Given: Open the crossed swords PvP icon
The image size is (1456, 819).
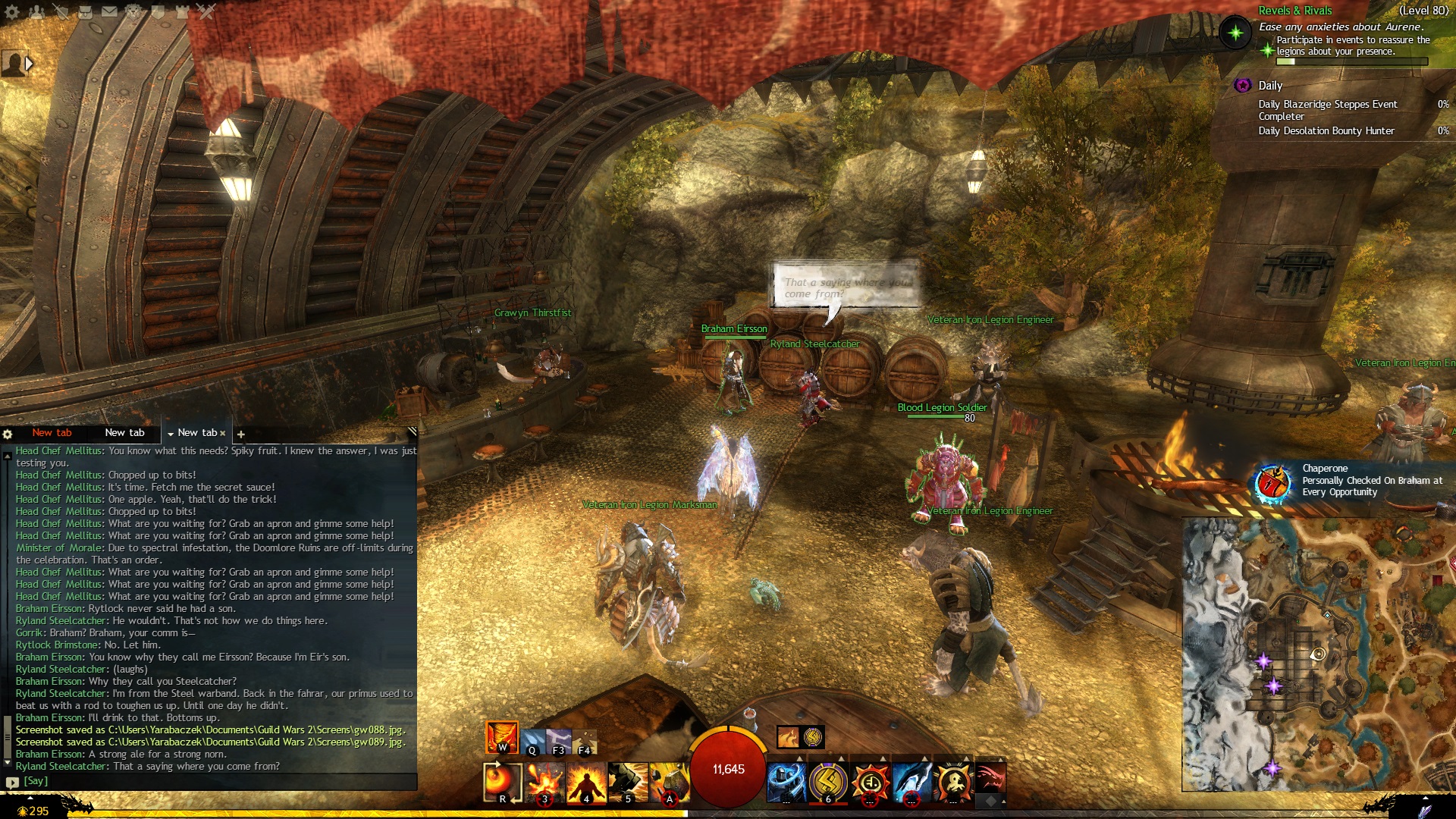Looking at the screenshot, I should [x=206, y=11].
